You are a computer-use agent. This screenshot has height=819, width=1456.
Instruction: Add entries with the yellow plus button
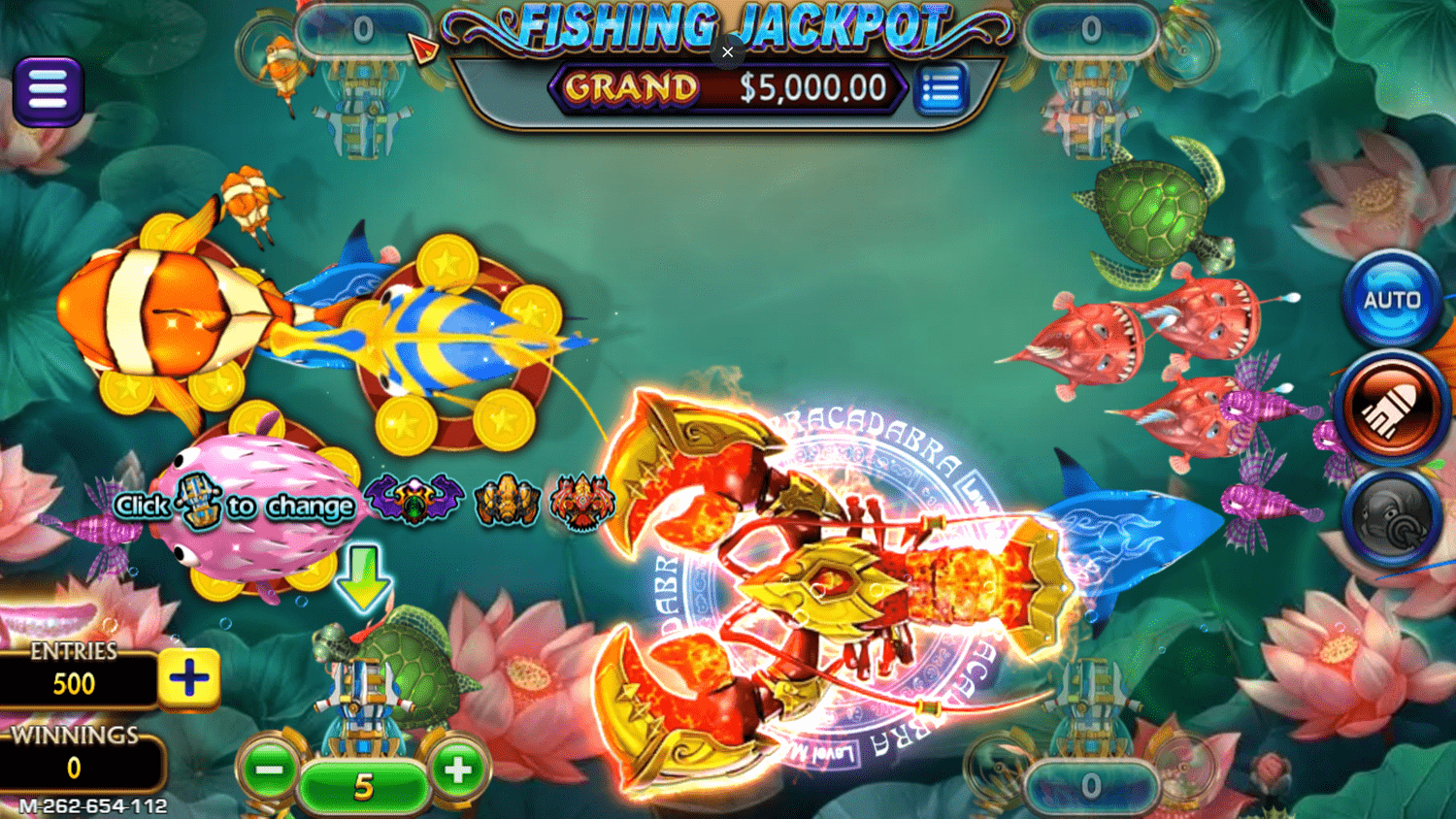[x=188, y=677]
